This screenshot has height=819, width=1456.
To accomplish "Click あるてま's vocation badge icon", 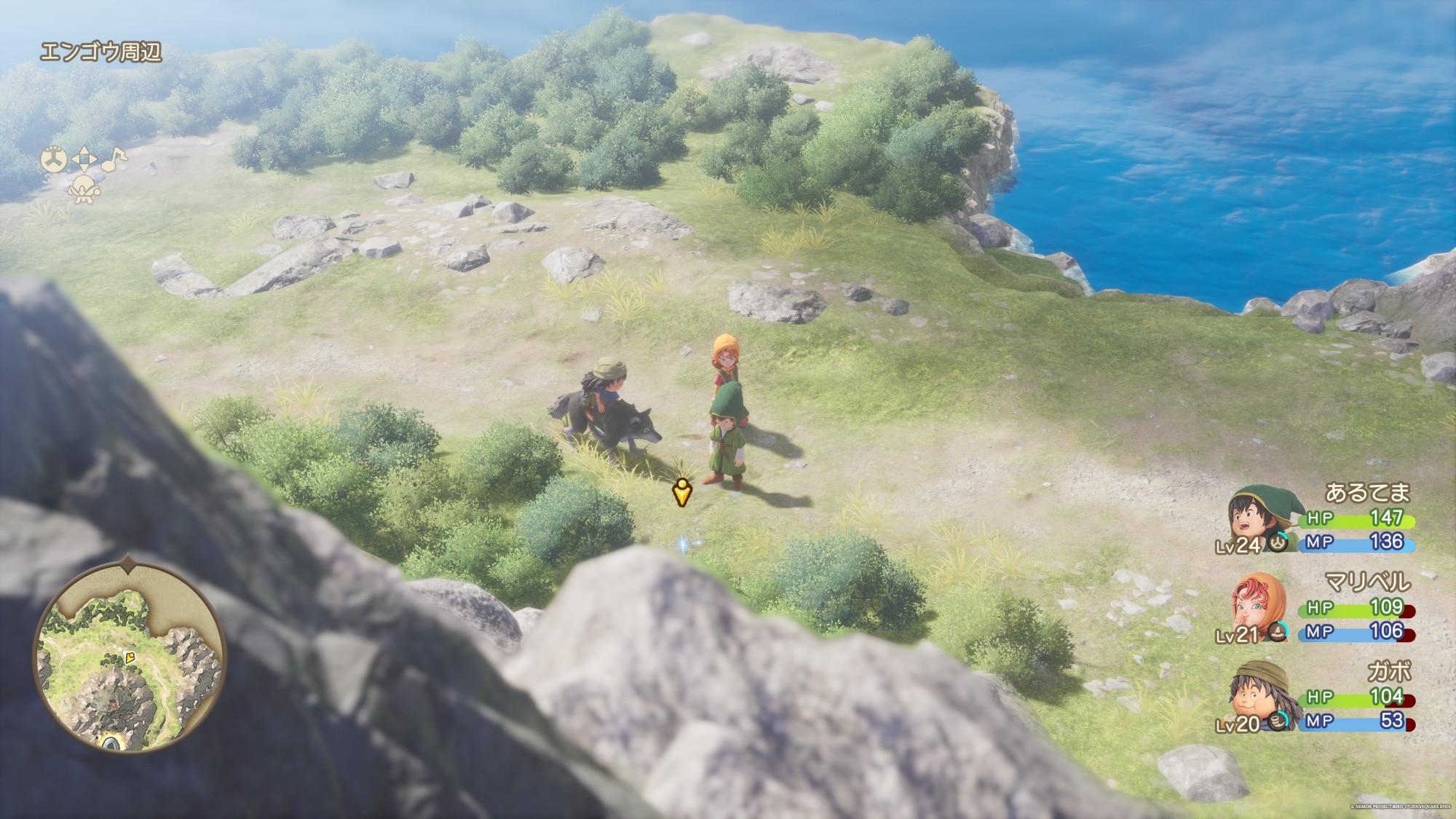I will tap(1278, 542).
